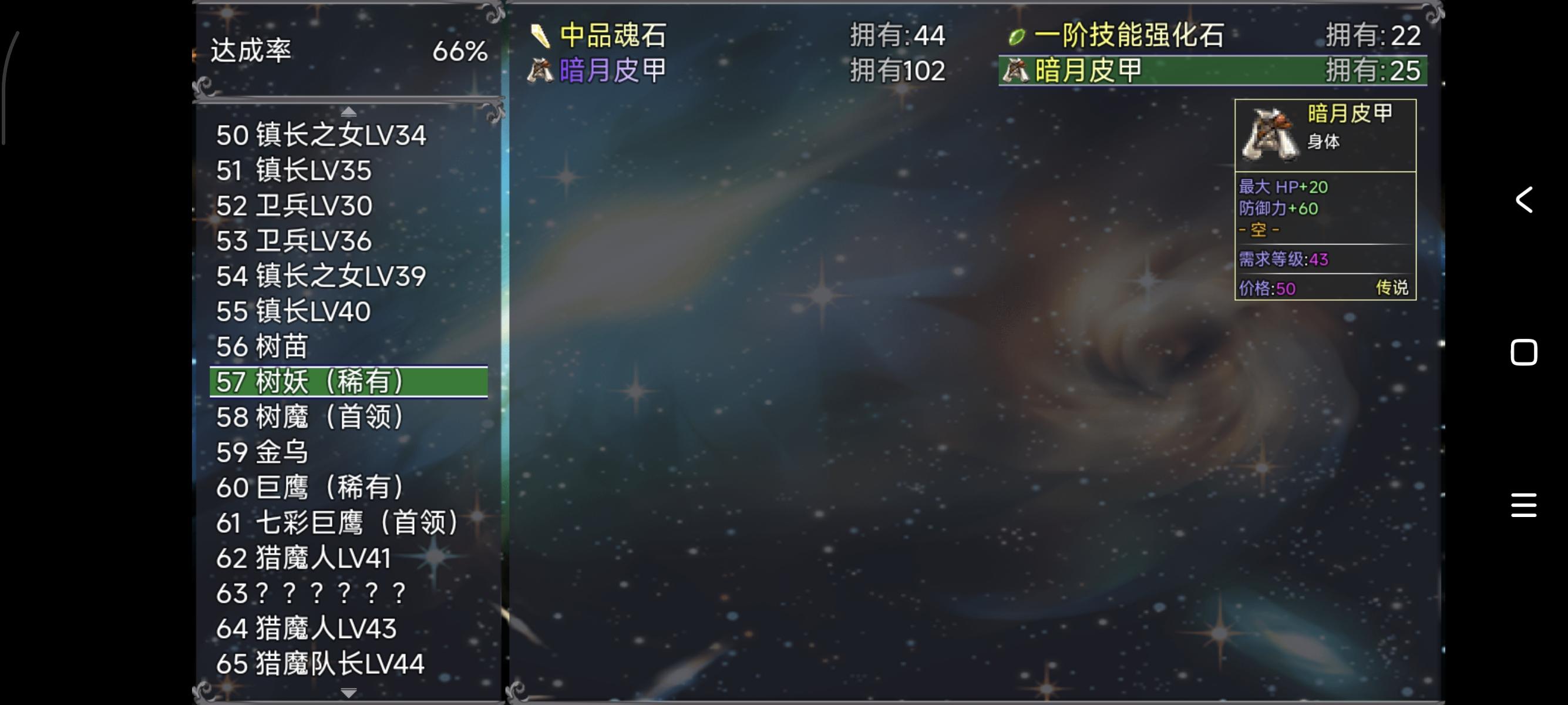Select the 50 镇长之女LV34 entry
The width and height of the screenshot is (1568, 705).
[321, 135]
